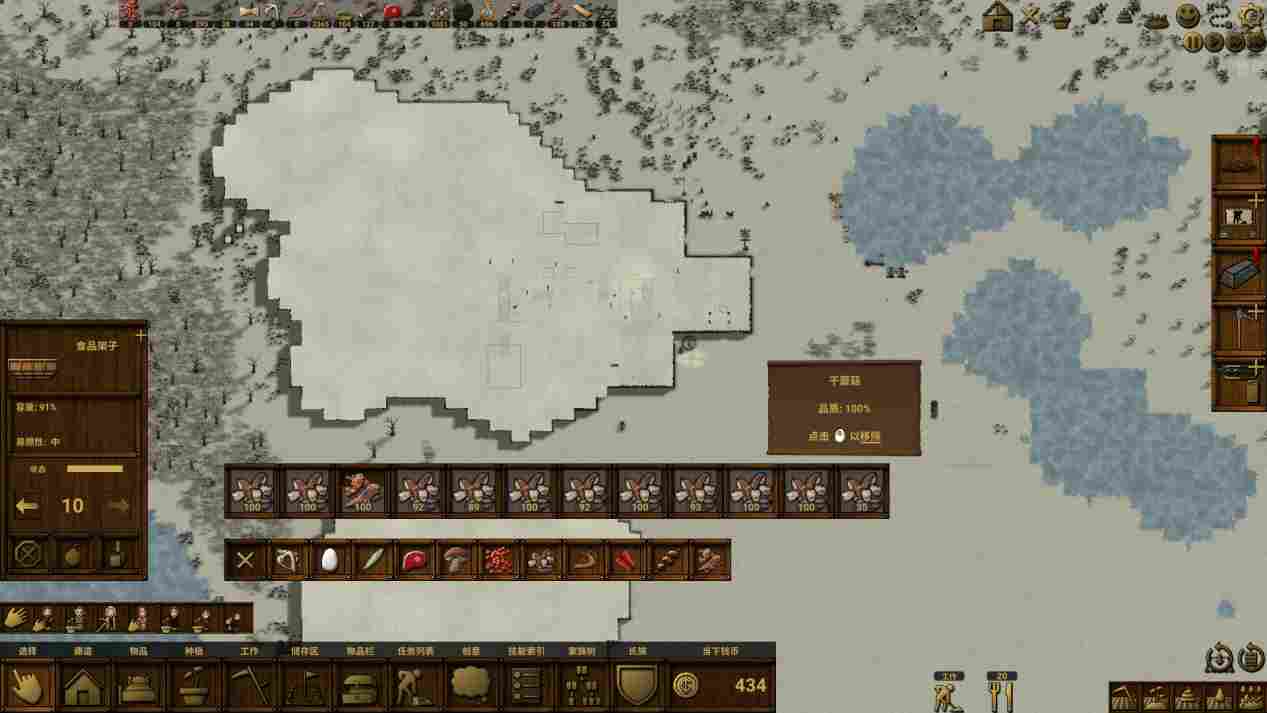
Task: Filter shelf by red berries icon
Action: click(x=498, y=560)
